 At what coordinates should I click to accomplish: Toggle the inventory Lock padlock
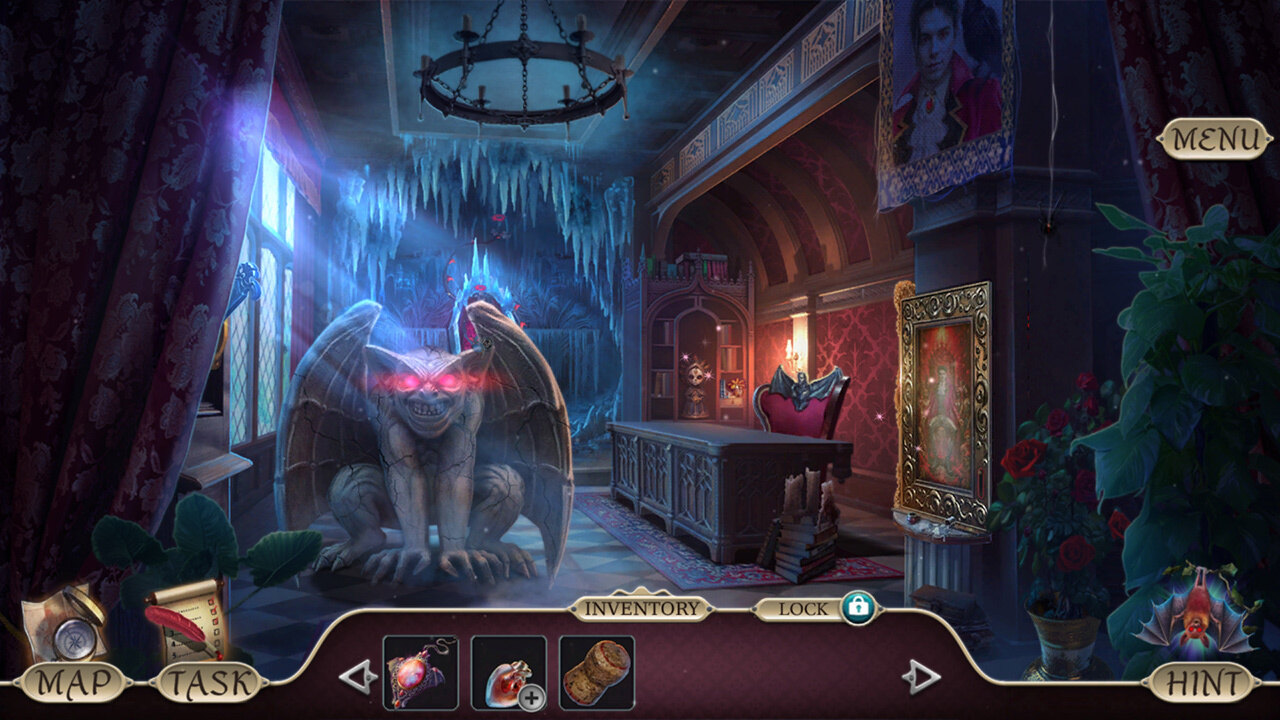(857, 607)
